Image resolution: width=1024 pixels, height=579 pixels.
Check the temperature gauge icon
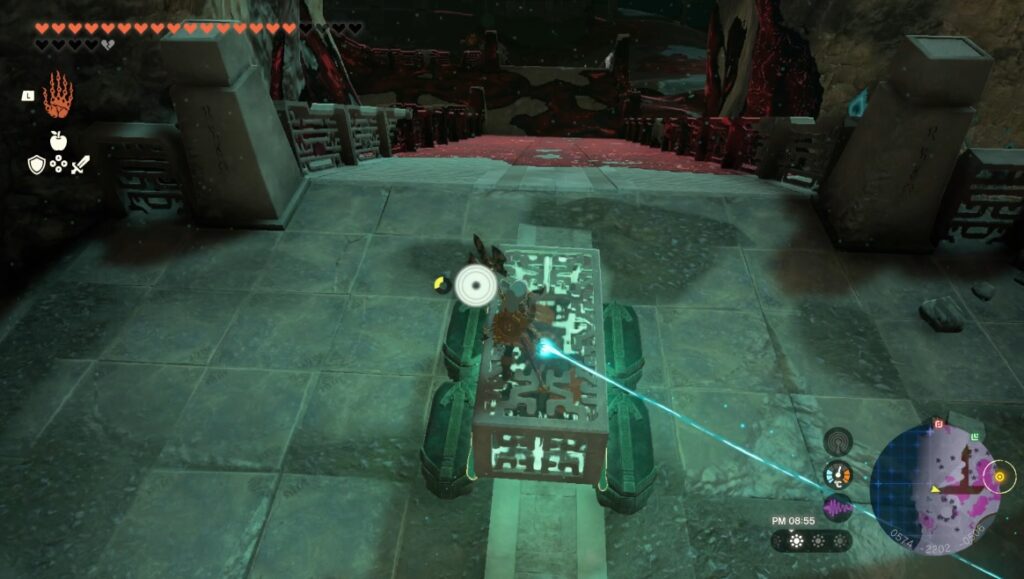(x=838, y=474)
